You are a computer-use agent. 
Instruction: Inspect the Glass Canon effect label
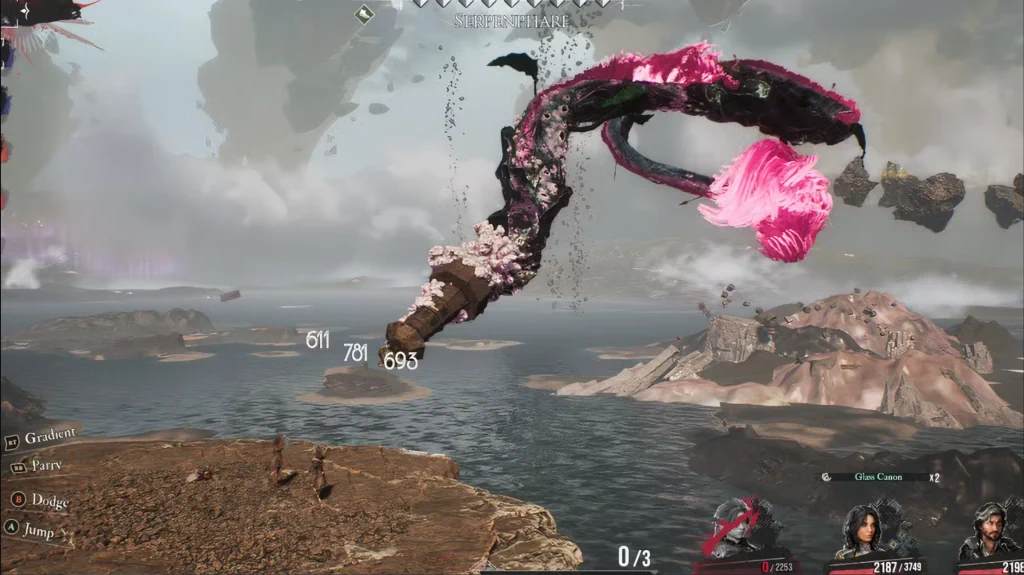click(877, 477)
